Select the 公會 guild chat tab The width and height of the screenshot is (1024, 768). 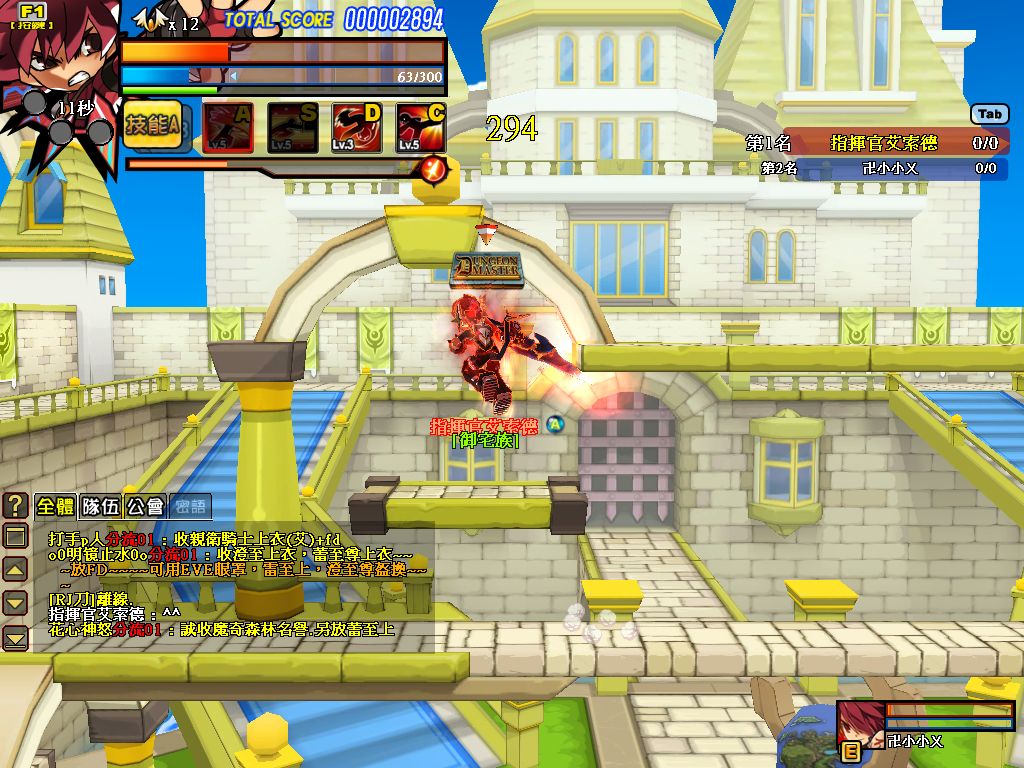pos(145,505)
